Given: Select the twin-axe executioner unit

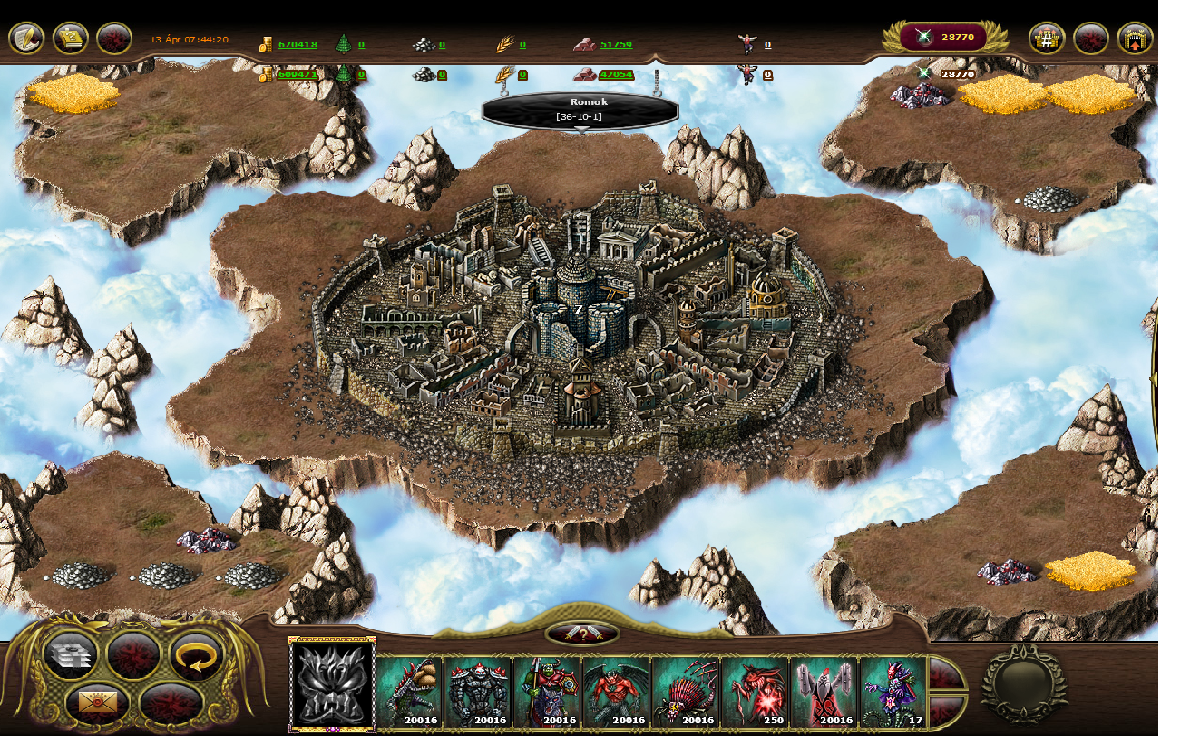Looking at the screenshot, I should (x=823, y=691).
